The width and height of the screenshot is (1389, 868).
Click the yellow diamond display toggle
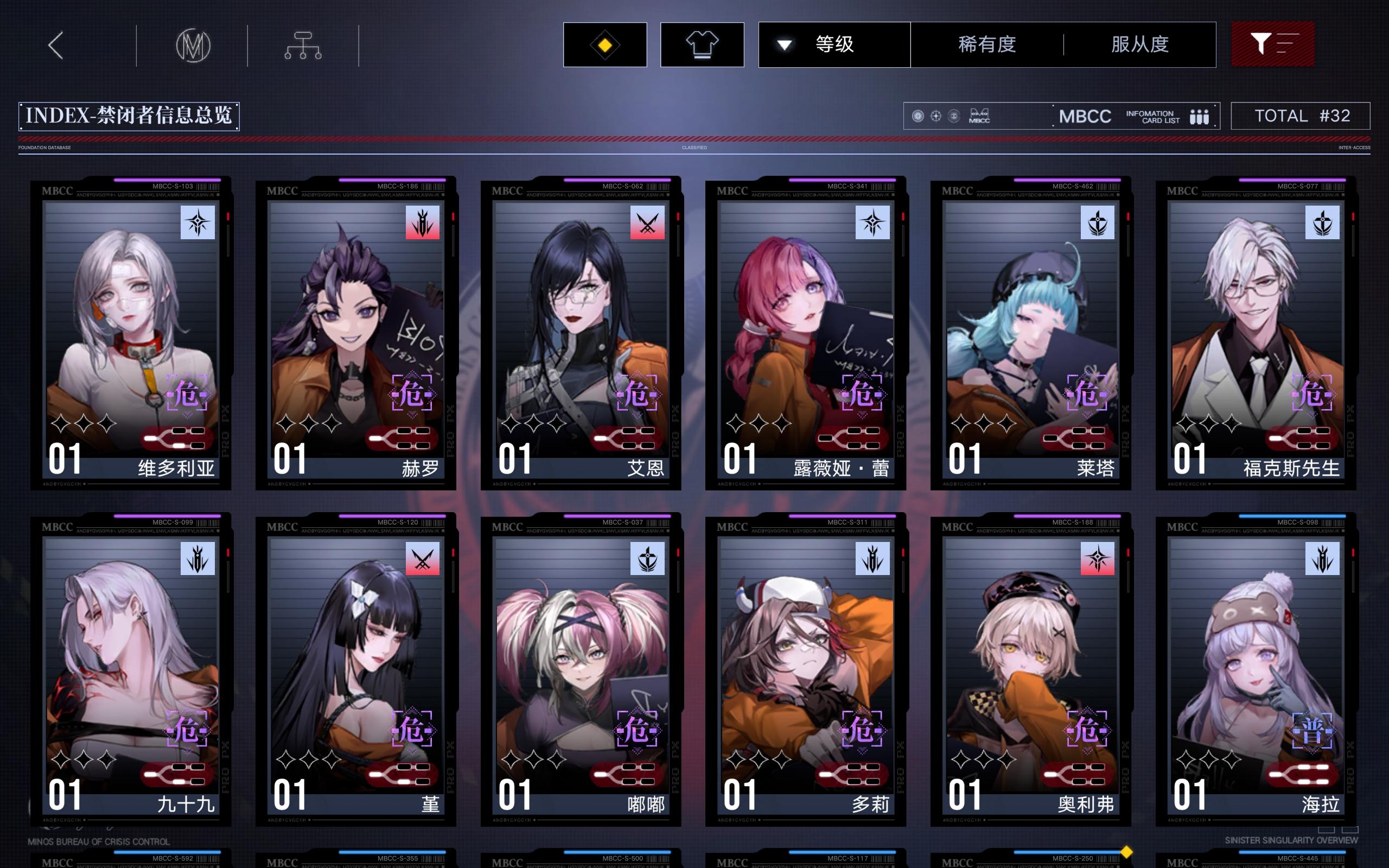pyautogui.click(x=605, y=44)
